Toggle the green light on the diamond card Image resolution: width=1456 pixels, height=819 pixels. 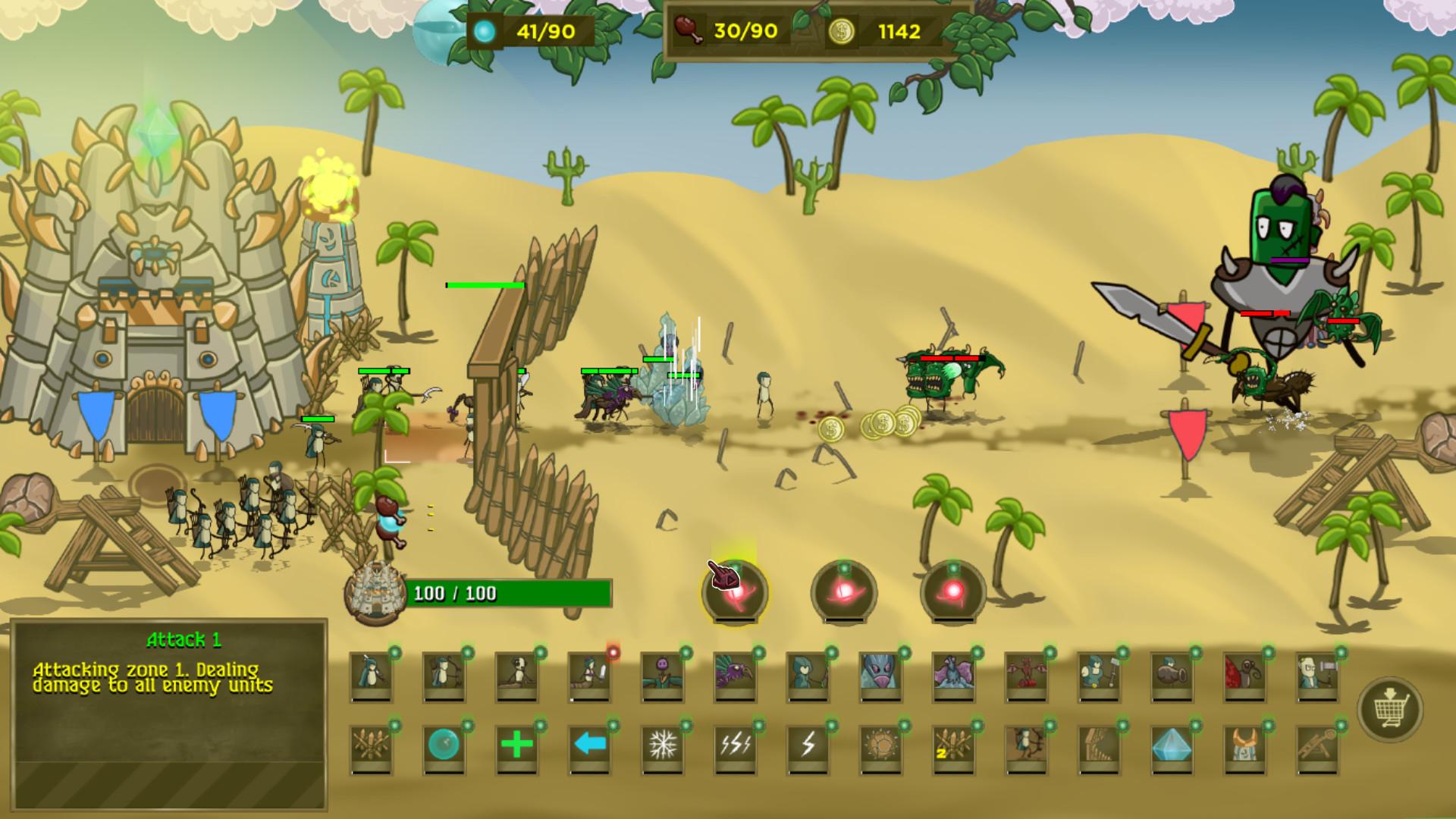coord(1194,726)
